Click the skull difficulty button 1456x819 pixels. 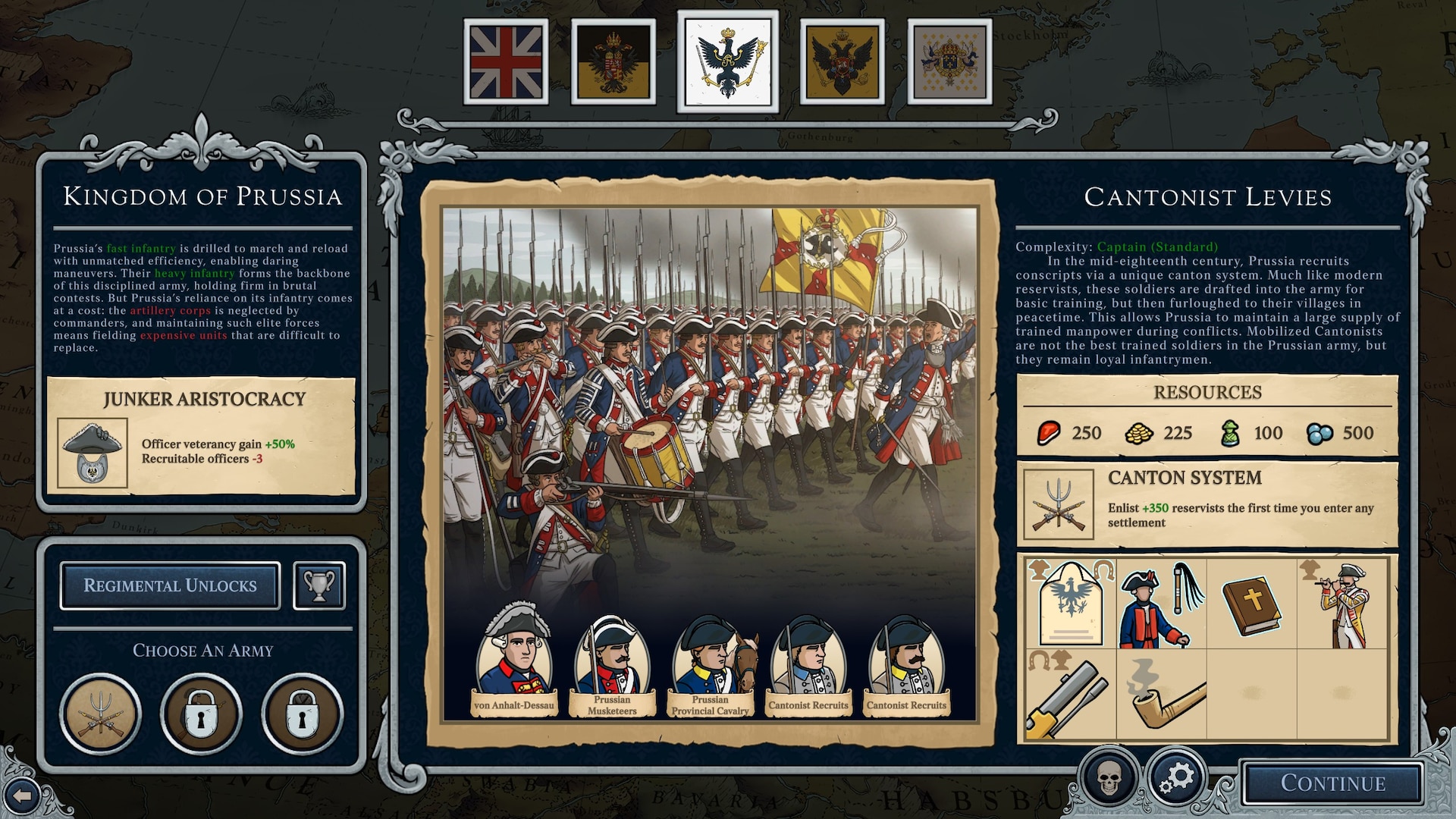(x=1109, y=778)
